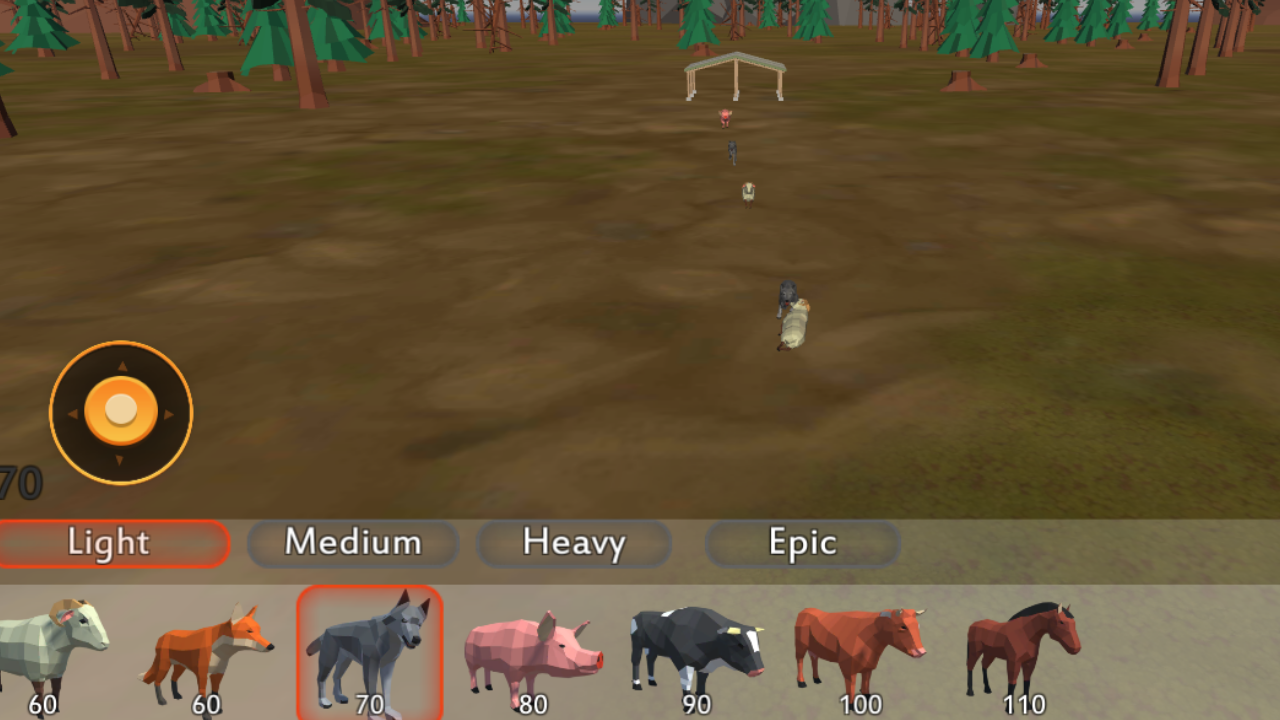1280x720 pixels.
Task: Select the brown cow icon costing 100
Action: [x=860, y=650]
